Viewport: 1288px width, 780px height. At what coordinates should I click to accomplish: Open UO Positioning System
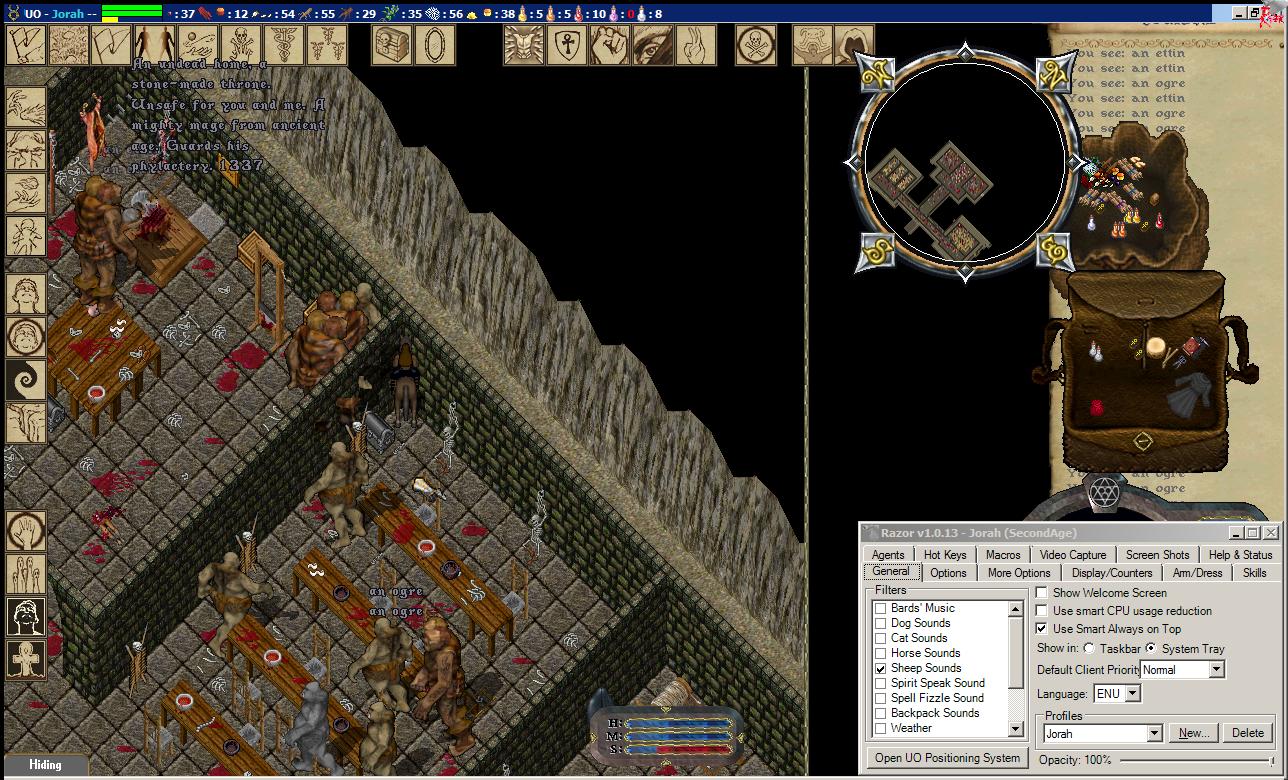(x=947, y=758)
